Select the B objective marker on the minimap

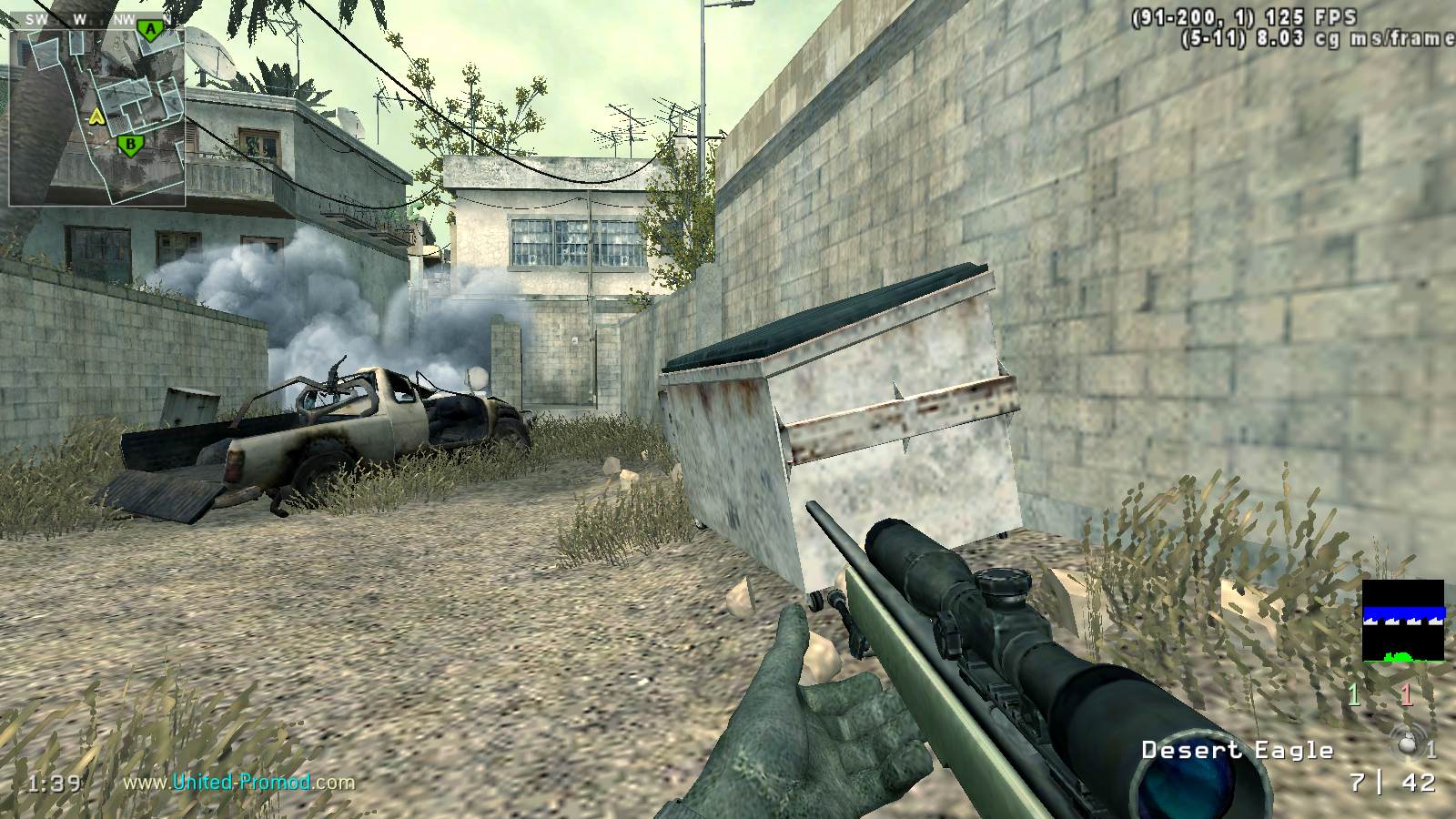(131, 144)
